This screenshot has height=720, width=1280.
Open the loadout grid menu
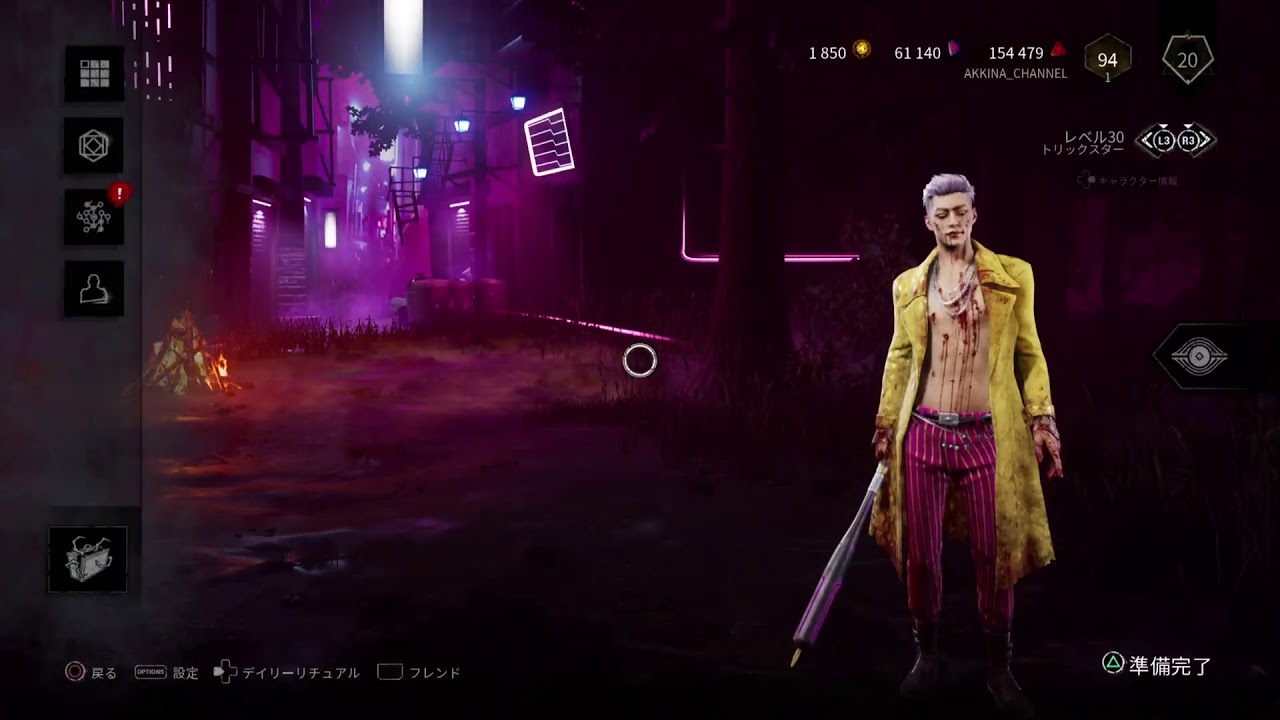pyautogui.click(x=94, y=73)
